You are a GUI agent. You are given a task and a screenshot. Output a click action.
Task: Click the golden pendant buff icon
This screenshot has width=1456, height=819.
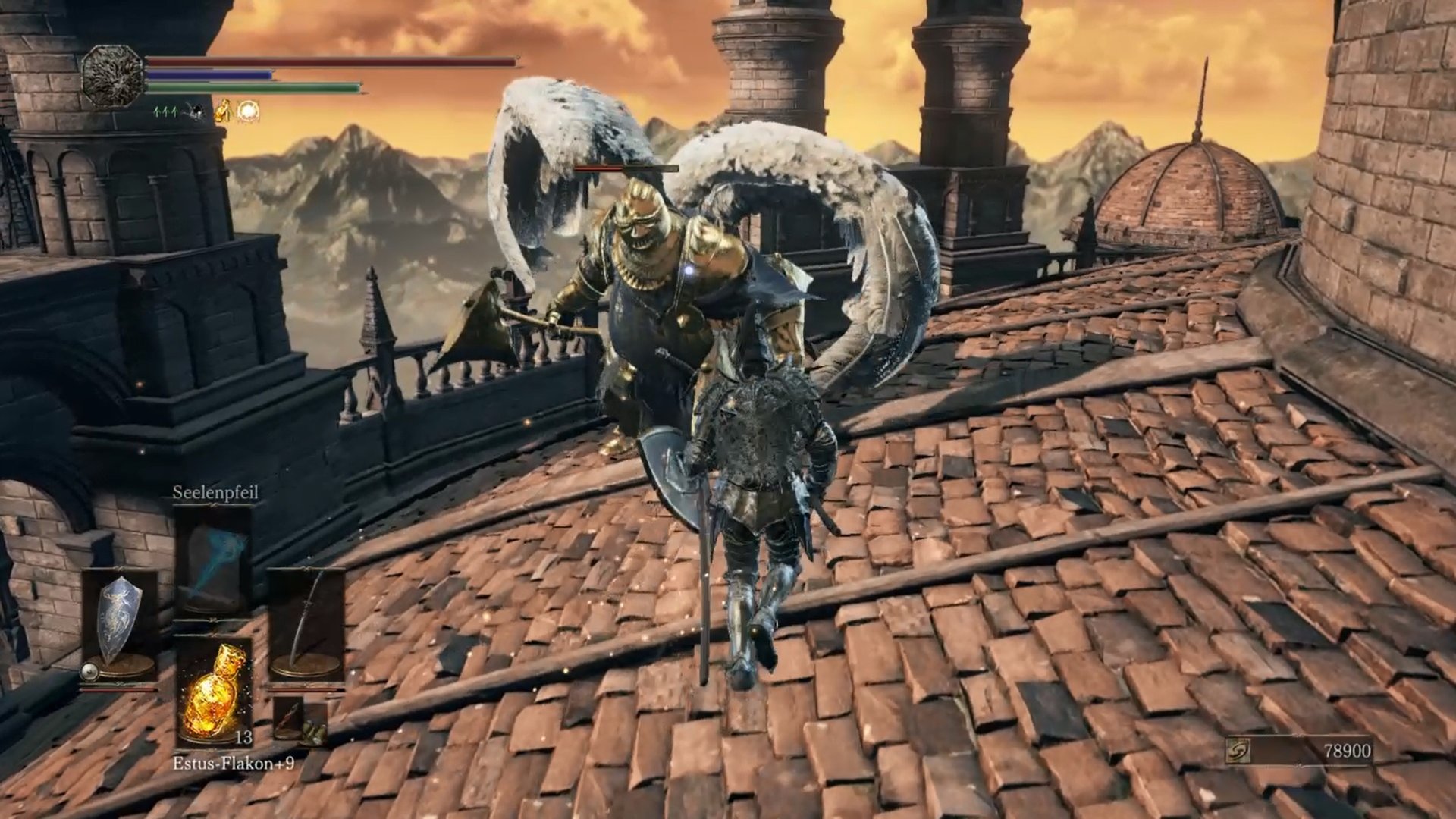click(224, 111)
